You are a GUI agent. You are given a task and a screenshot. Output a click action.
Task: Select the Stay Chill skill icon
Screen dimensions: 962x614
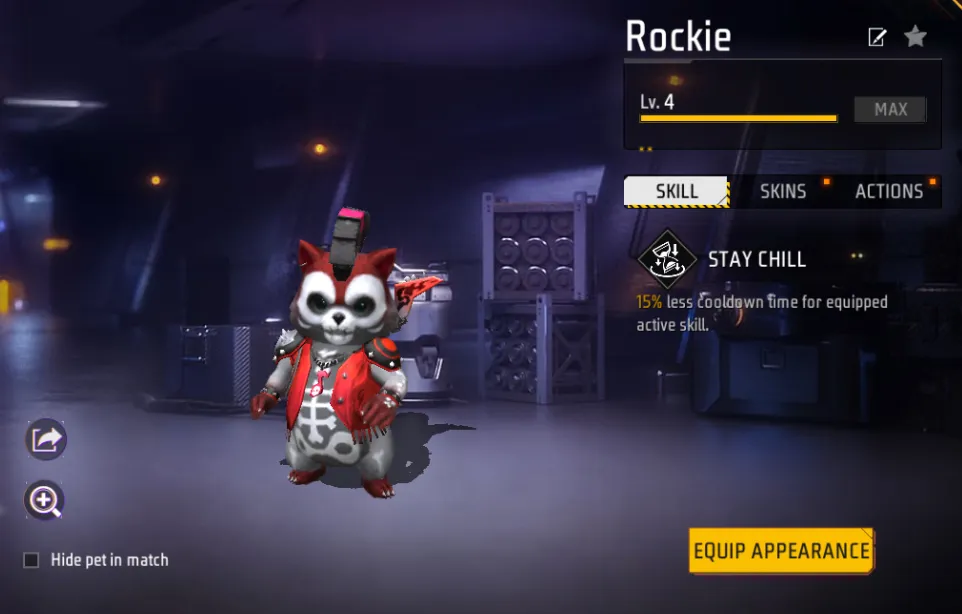(x=667, y=259)
